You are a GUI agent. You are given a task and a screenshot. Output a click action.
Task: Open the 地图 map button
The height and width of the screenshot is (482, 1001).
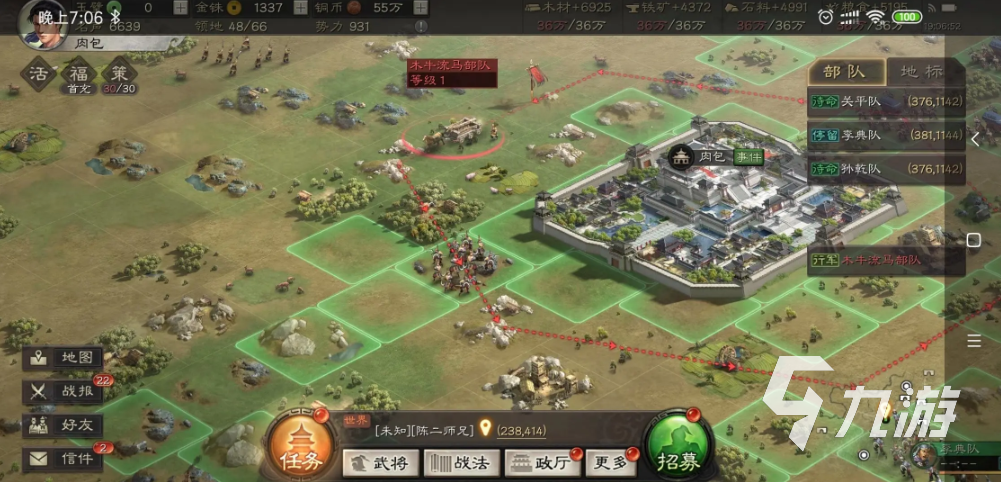64,358
